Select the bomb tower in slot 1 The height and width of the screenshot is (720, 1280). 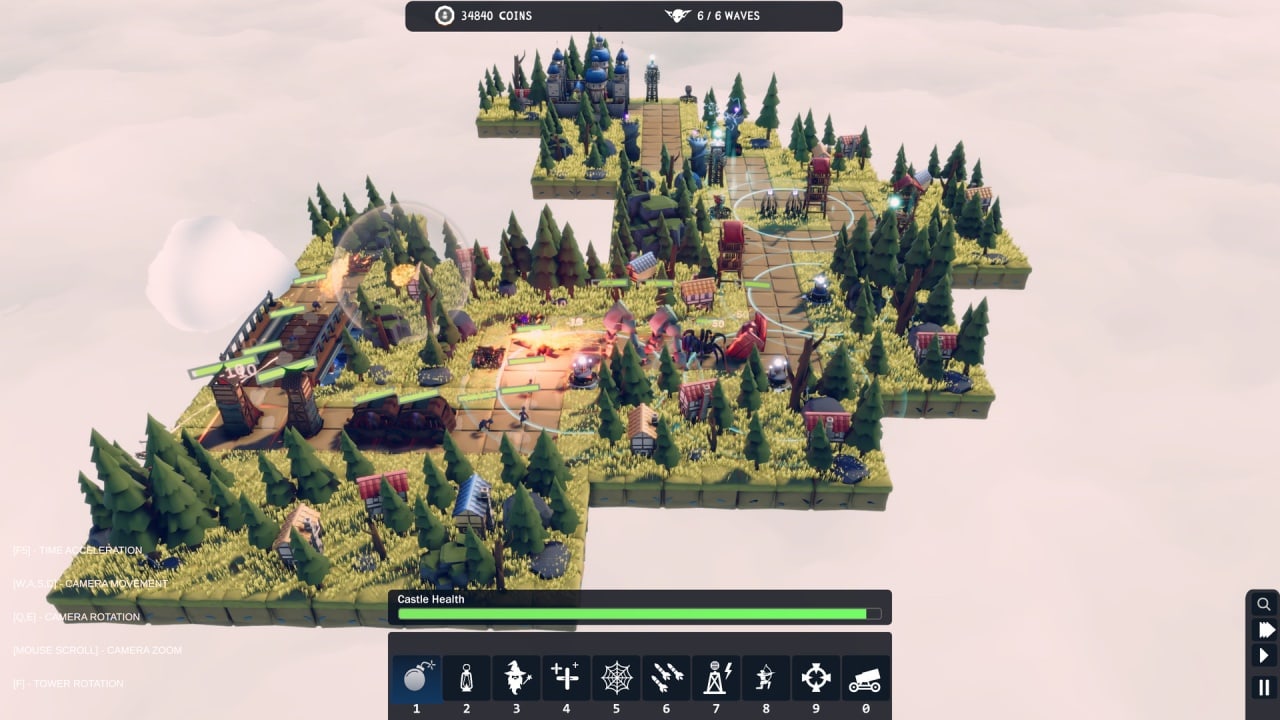(x=416, y=678)
